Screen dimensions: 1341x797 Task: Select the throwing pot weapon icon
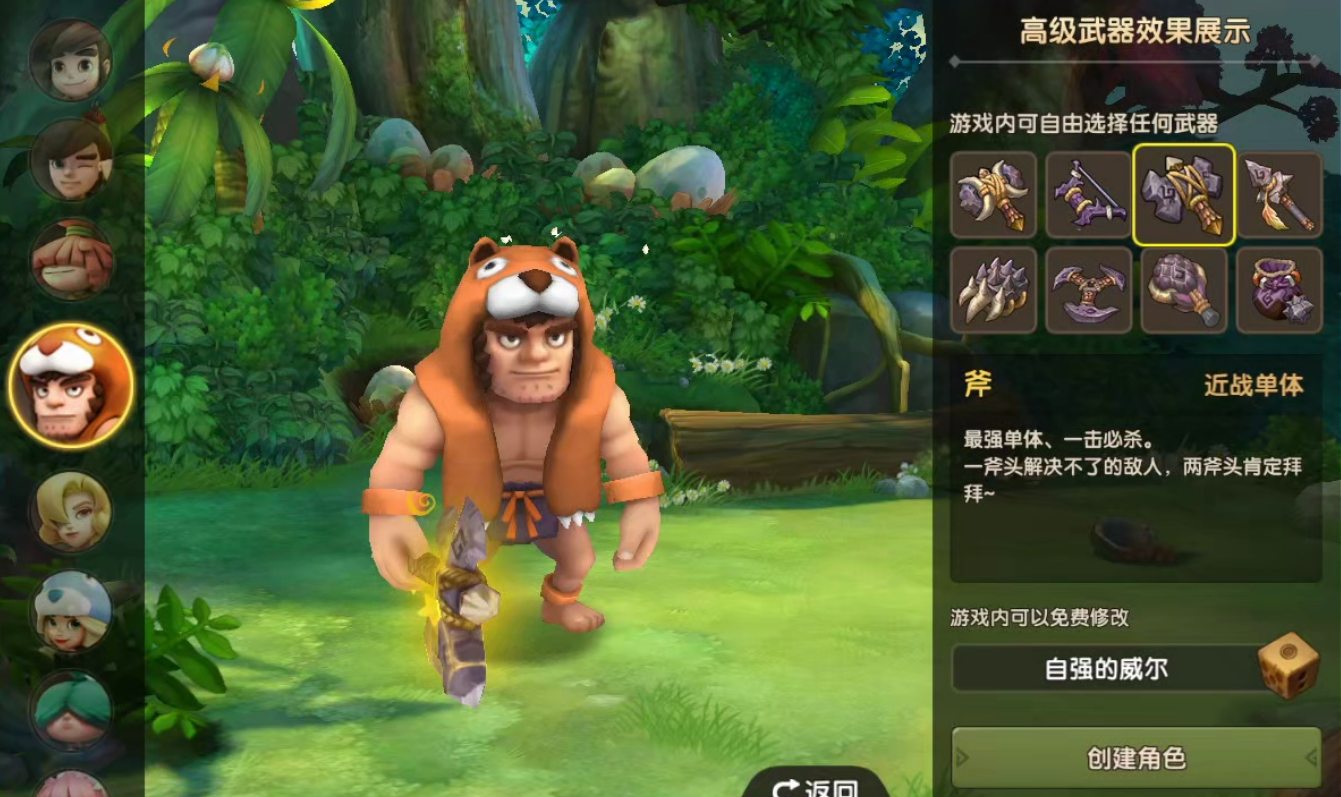coord(1280,291)
